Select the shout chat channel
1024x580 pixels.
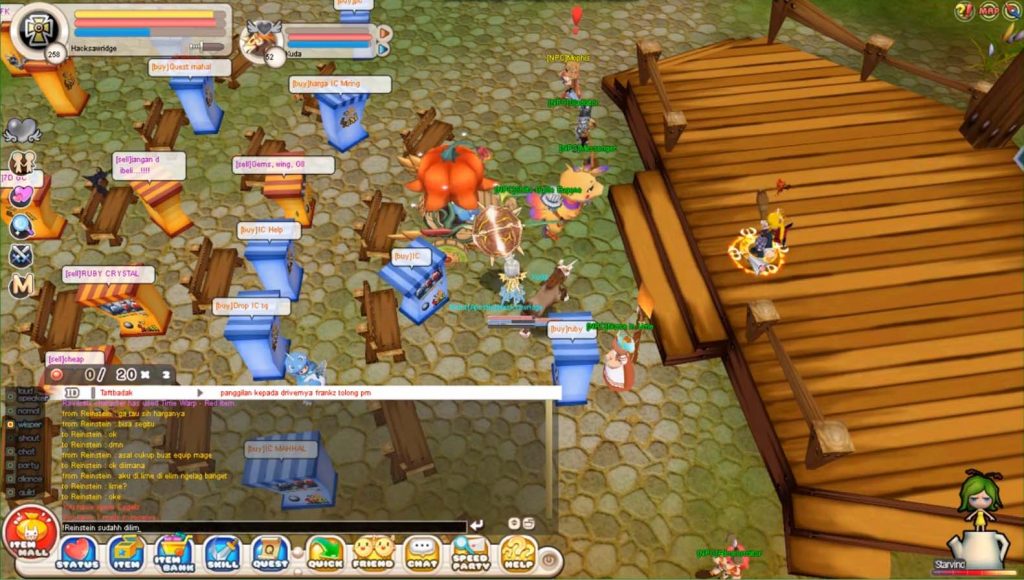tap(28, 438)
